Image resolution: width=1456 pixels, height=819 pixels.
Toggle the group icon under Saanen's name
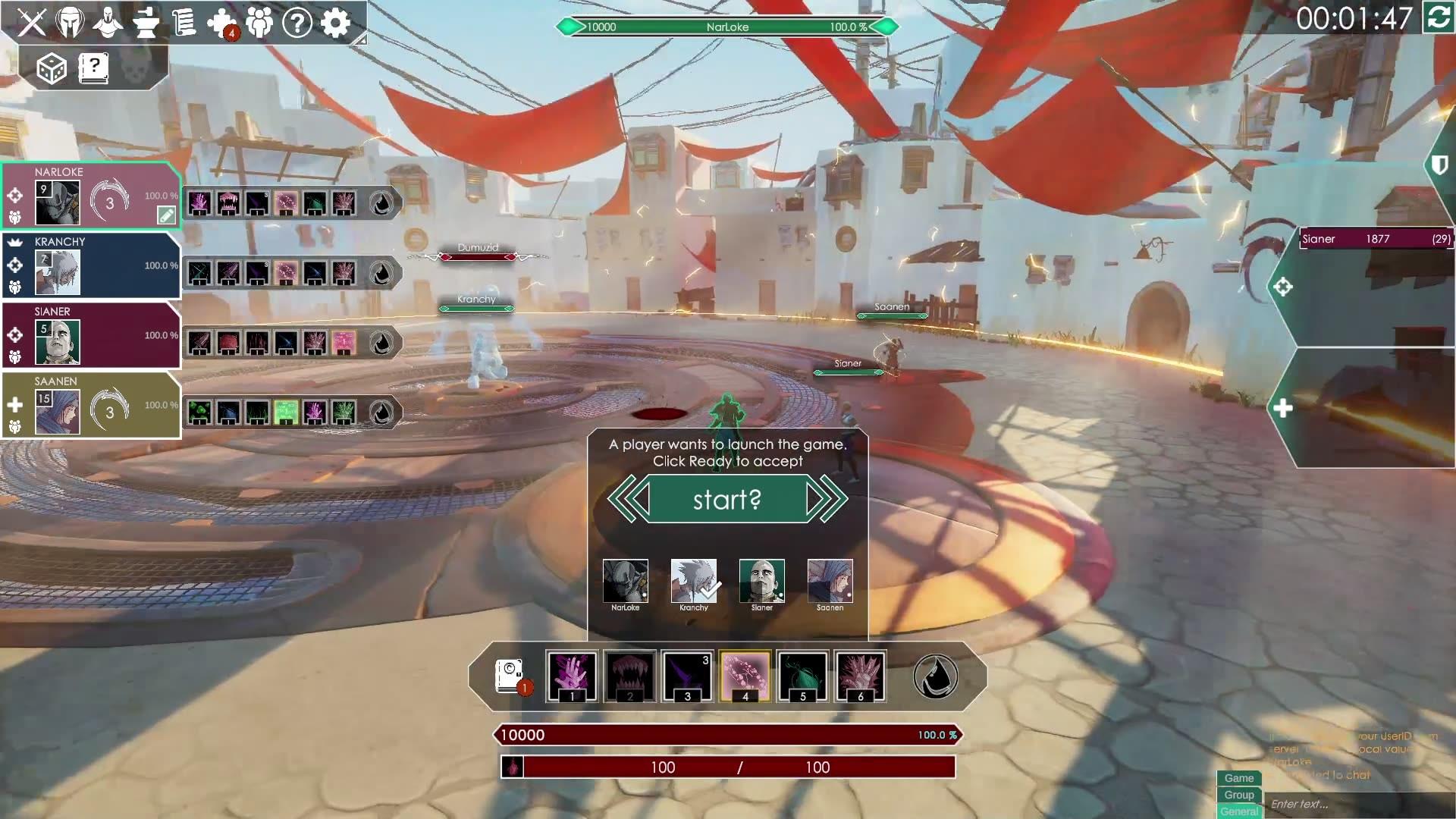[14, 425]
